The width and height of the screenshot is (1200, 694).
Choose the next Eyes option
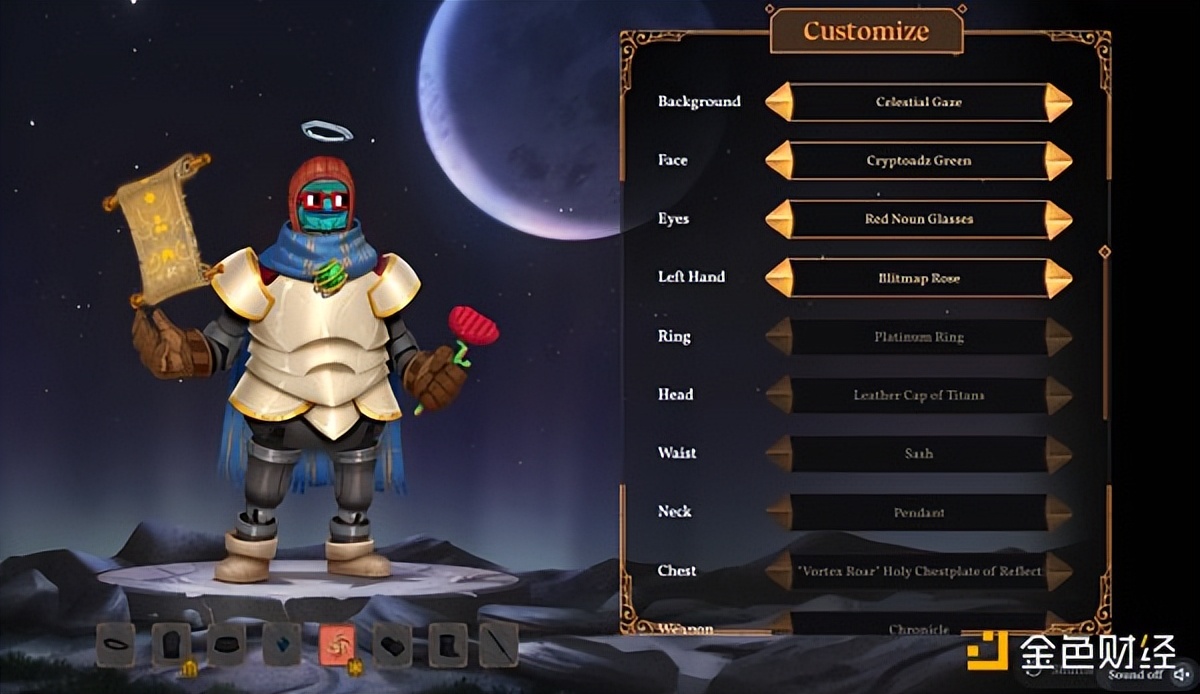(1058, 219)
